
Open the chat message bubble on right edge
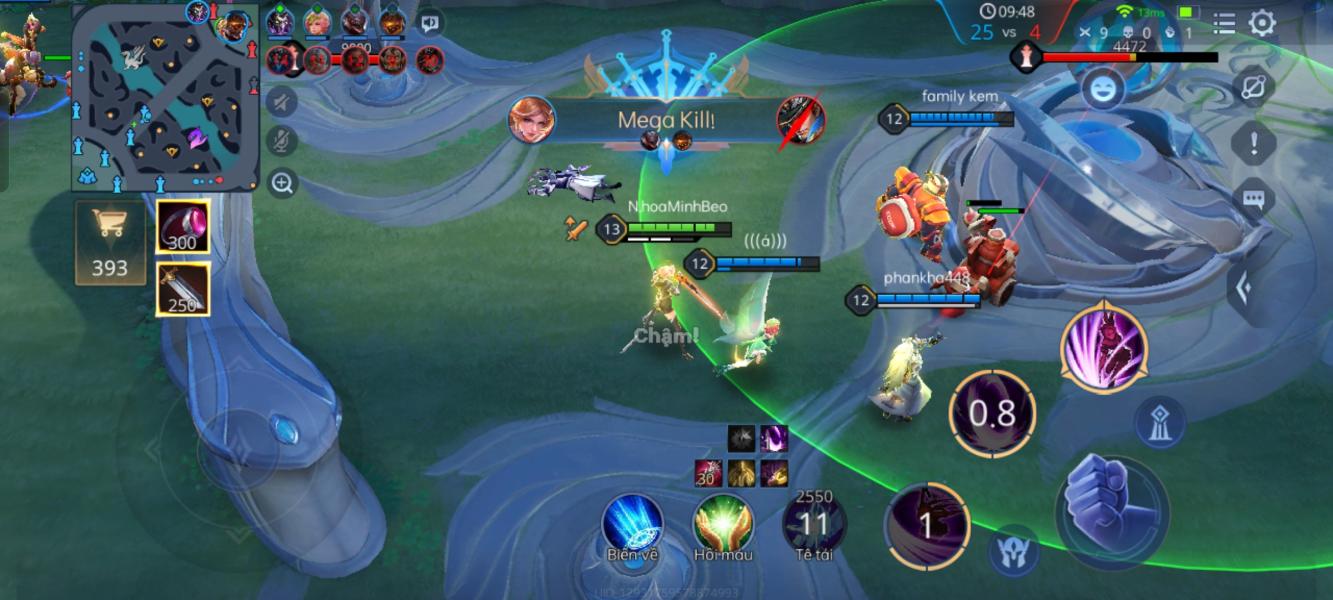[1255, 198]
